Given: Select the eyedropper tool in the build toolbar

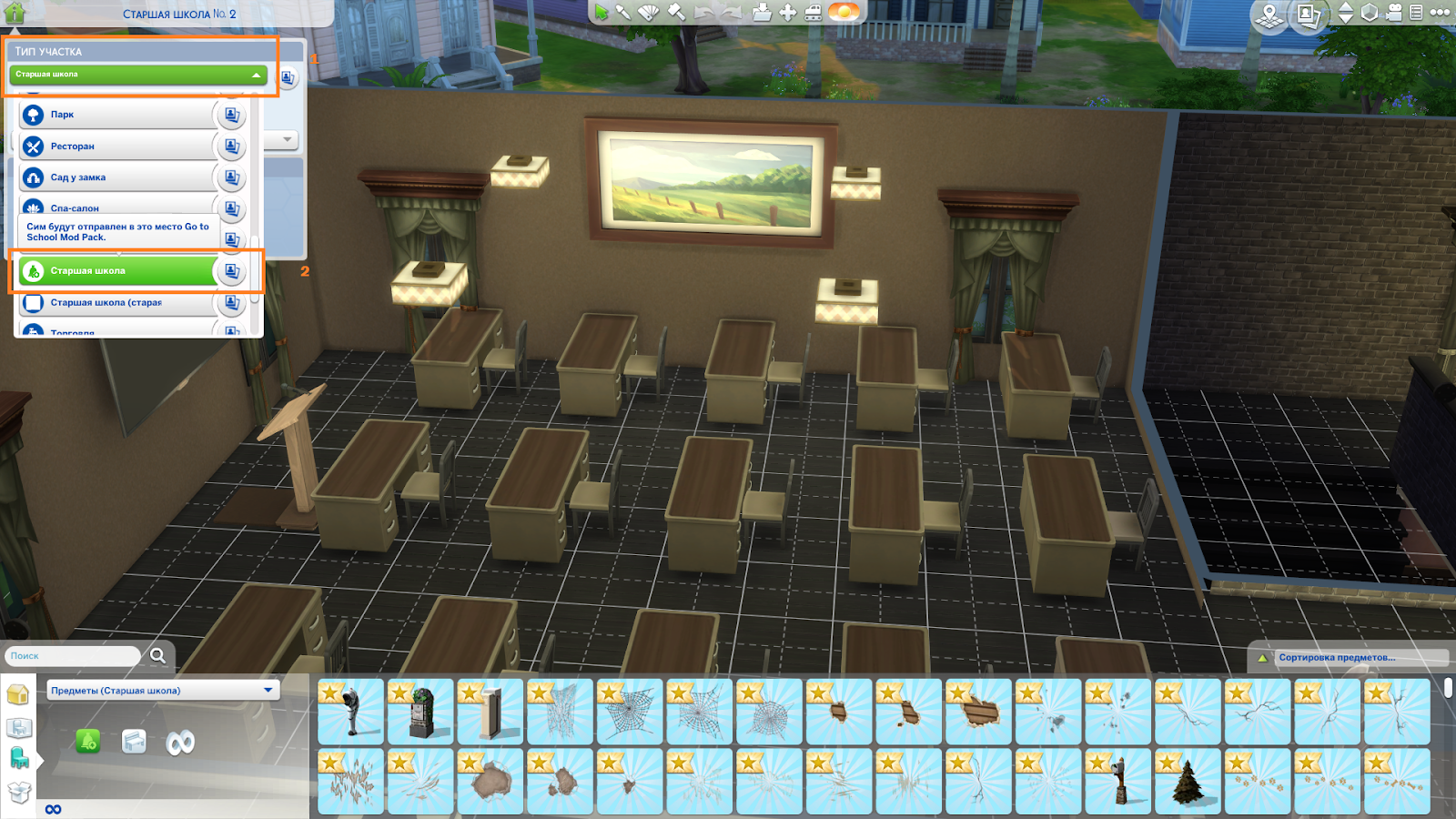Looking at the screenshot, I should coord(624,12).
